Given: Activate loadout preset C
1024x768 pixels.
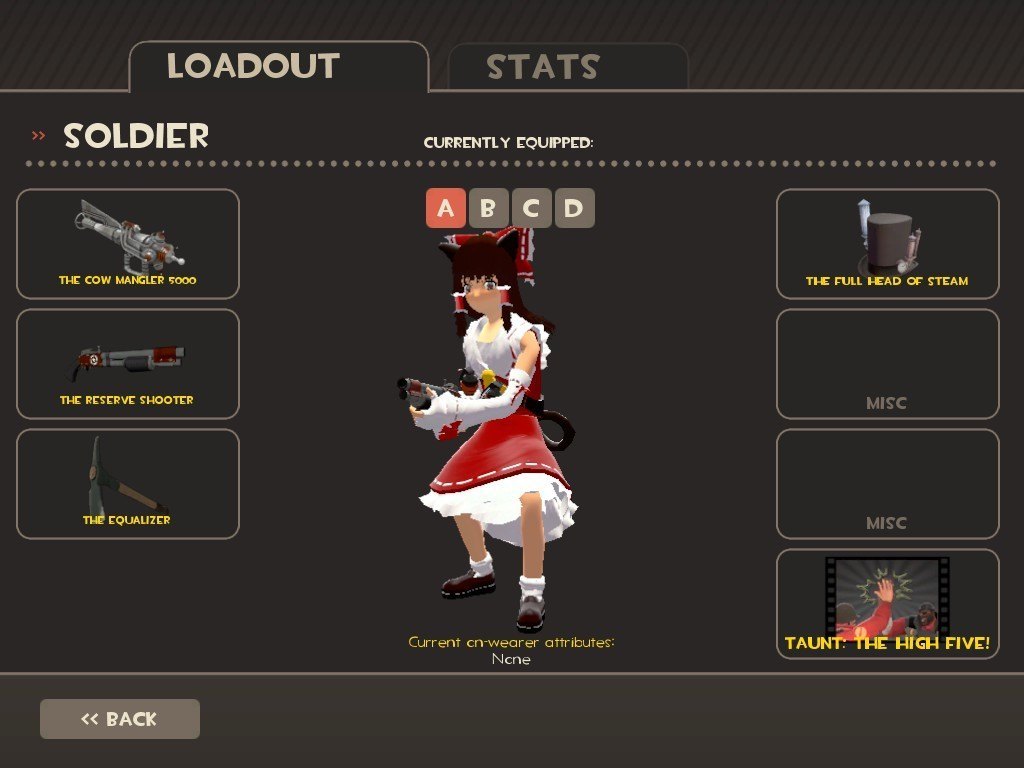Looking at the screenshot, I should tap(532, 209).
